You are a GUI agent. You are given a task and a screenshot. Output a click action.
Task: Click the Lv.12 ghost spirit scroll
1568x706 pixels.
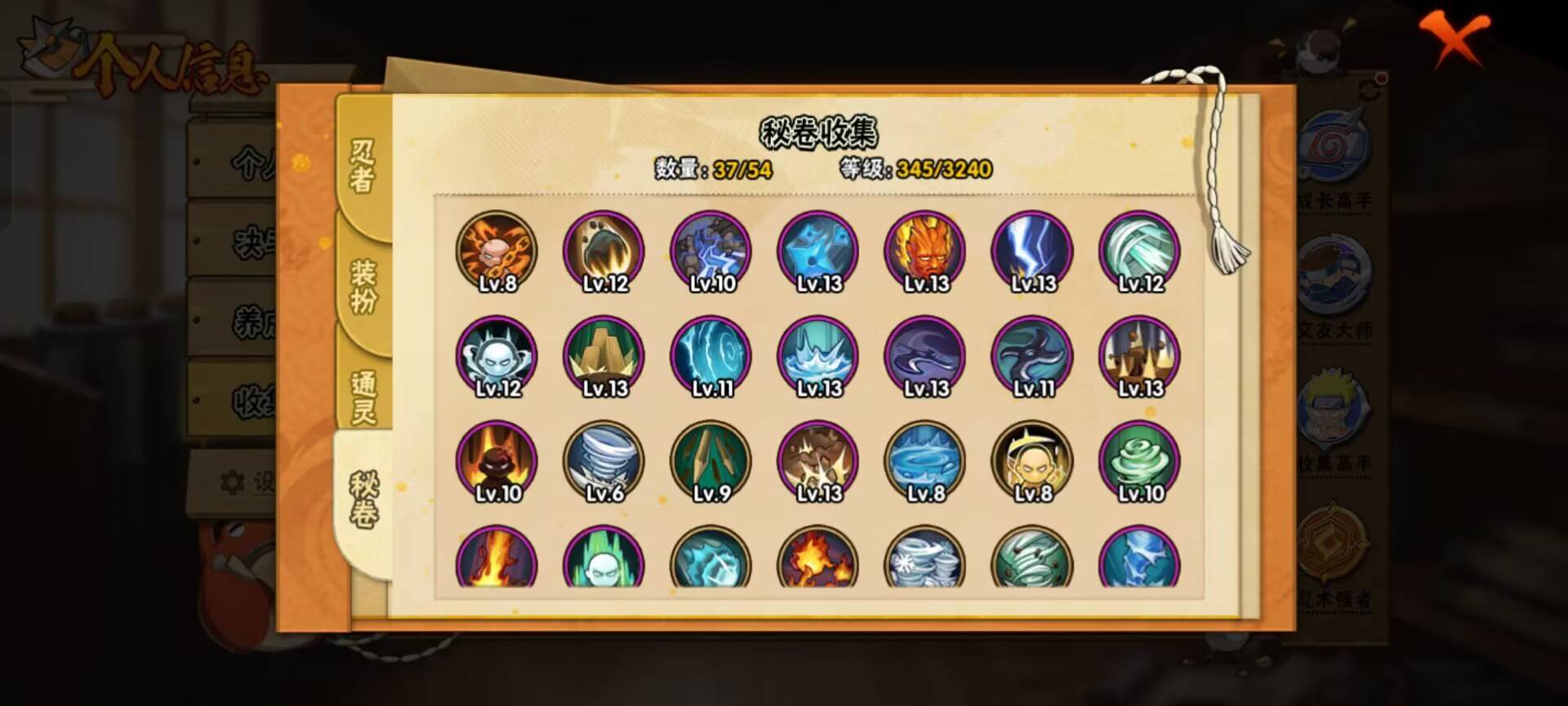[x=498, y=357]
